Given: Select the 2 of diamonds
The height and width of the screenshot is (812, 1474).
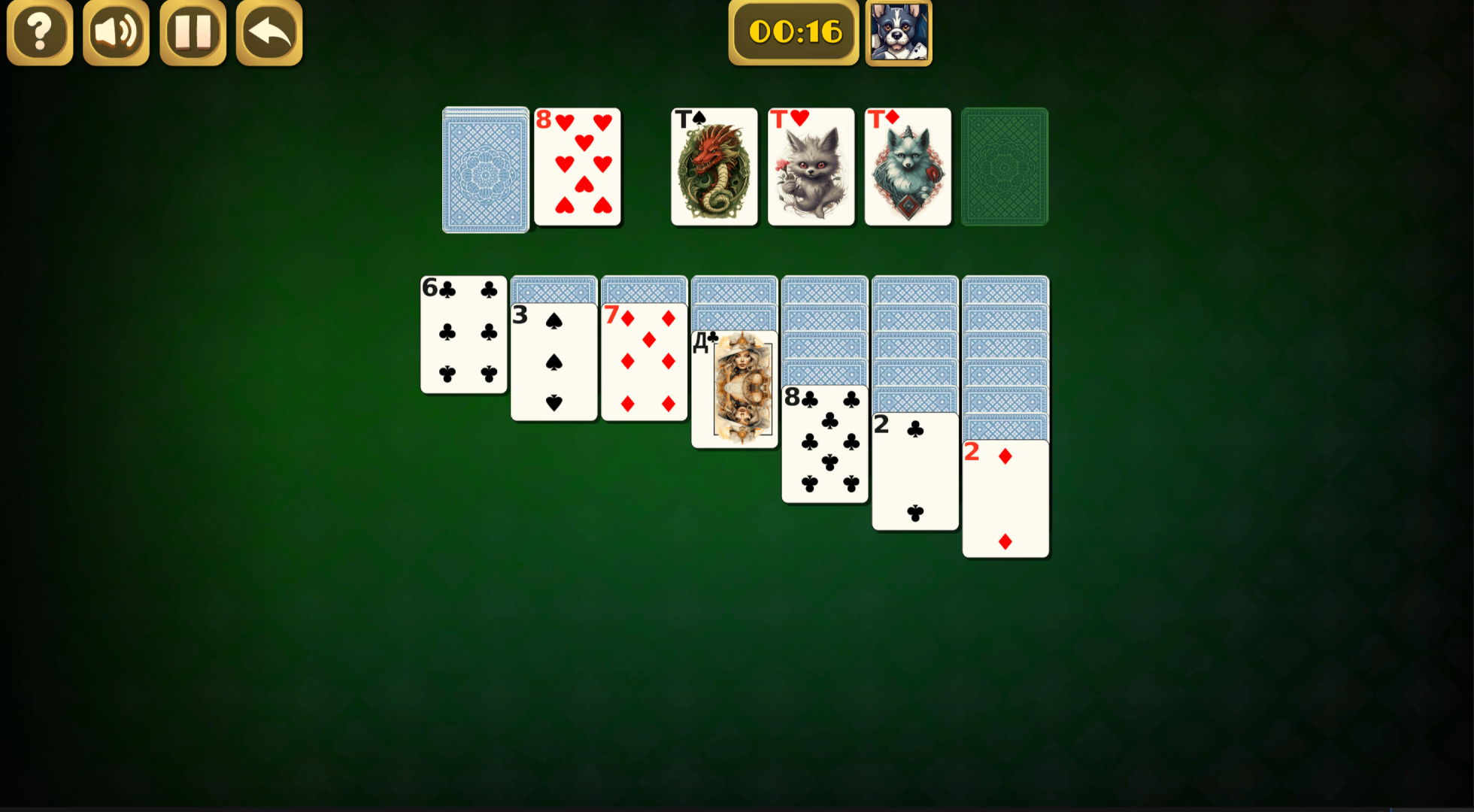Looking at the screenshot, I should [1005, 500].
